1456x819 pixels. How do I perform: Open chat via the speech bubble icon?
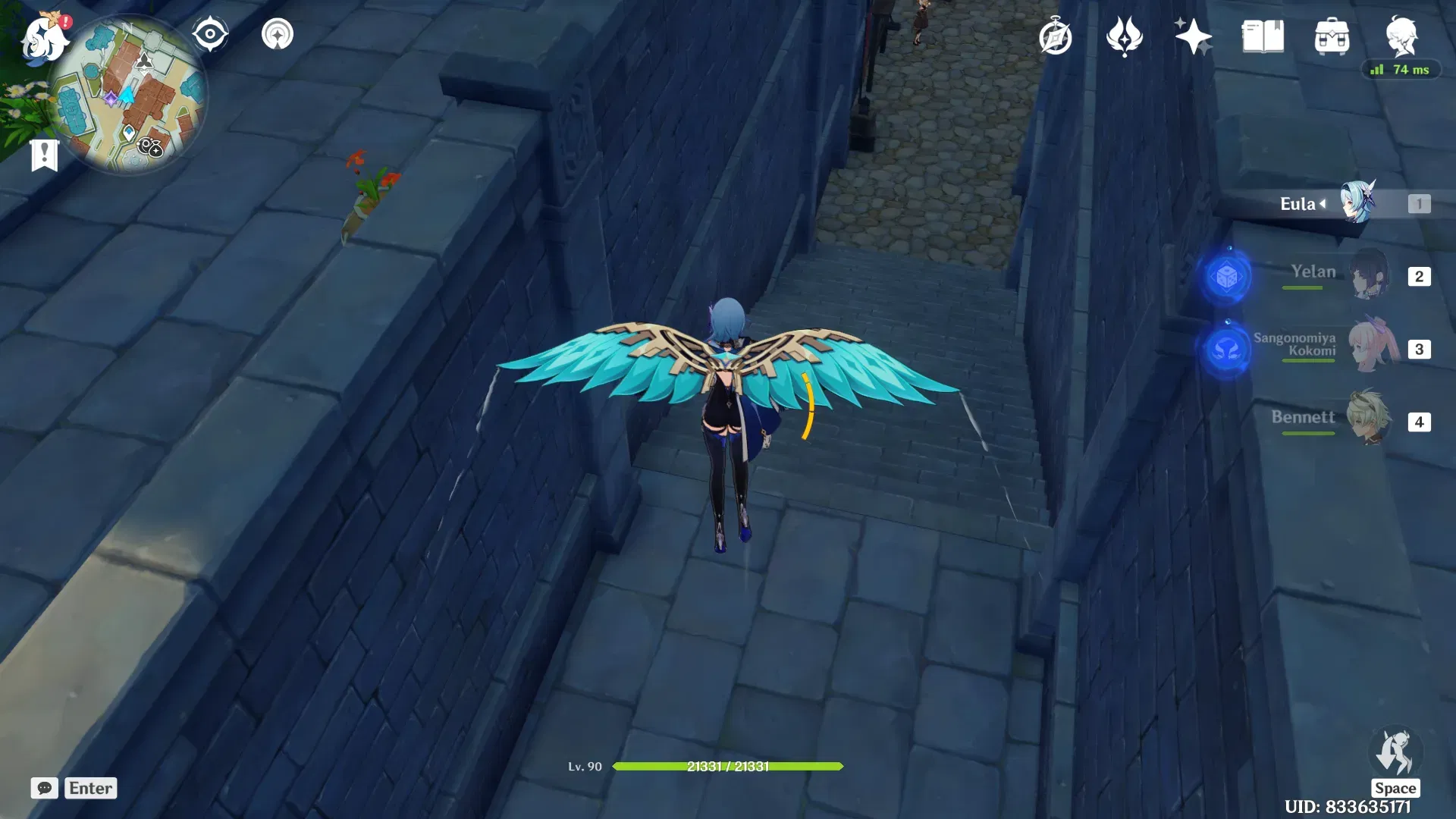click(x=45, y=788)
